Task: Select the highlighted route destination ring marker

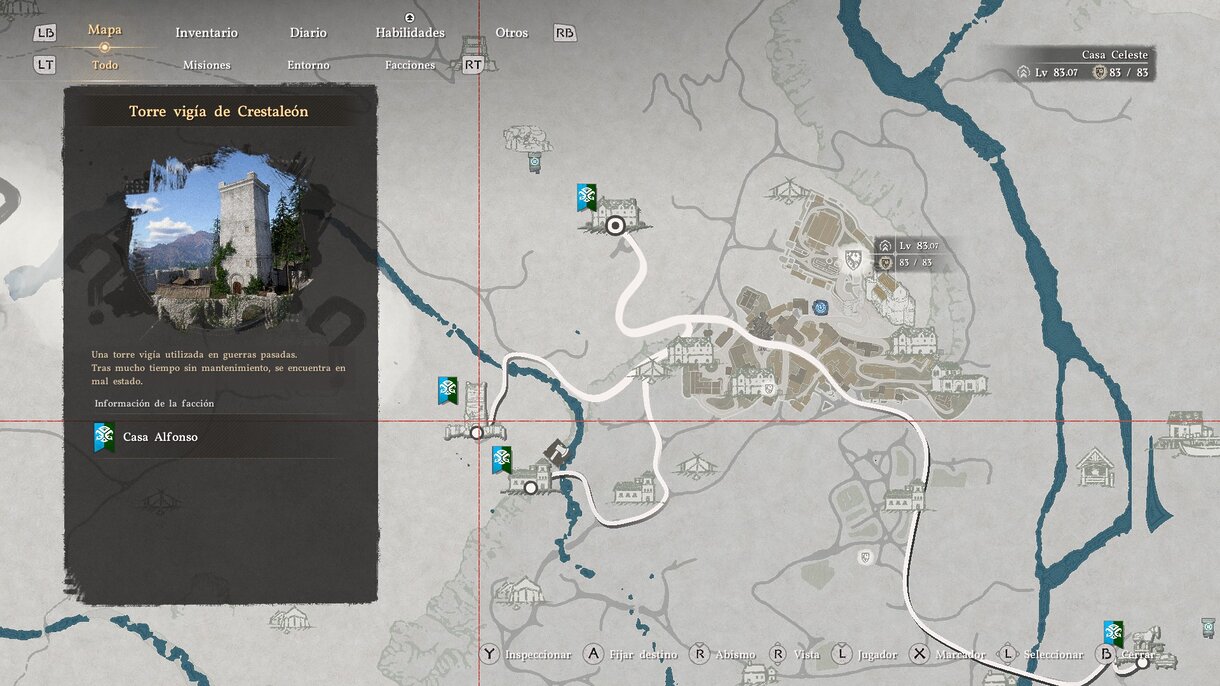Action: click(x=616, y=226)
